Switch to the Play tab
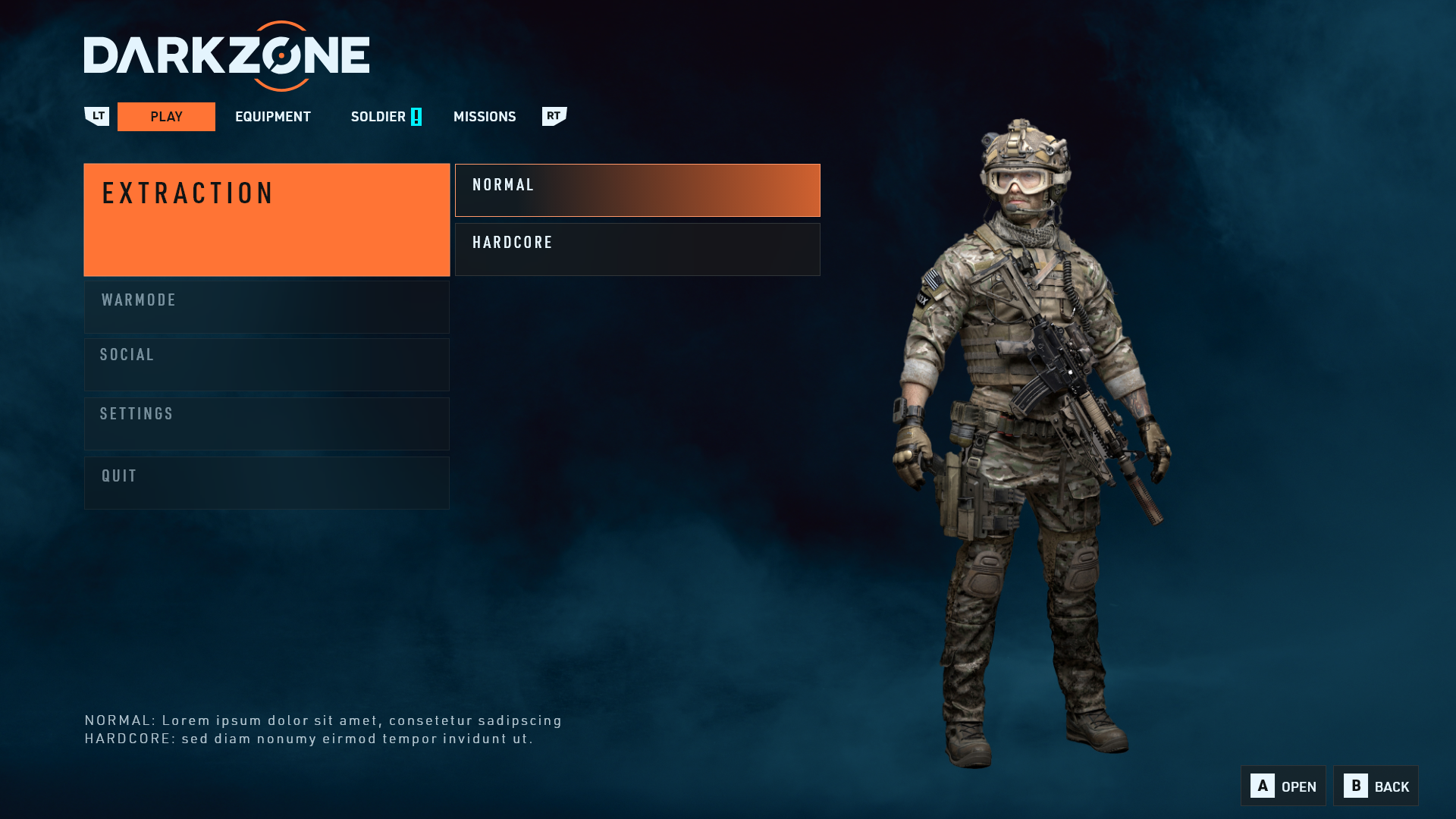1456x819 pixels. click(166, 117)
